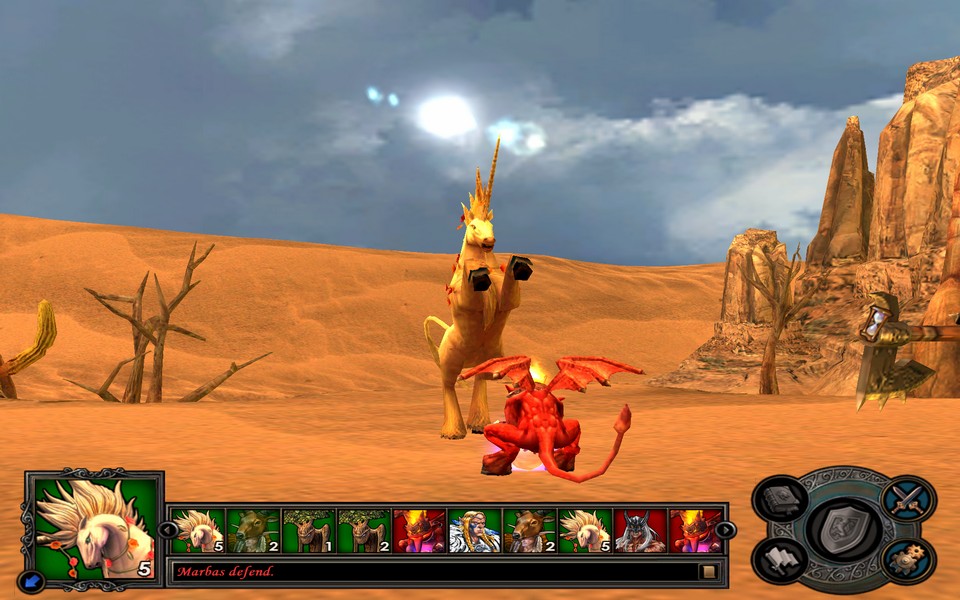Select the treant portrait with stack count 1
This screenshot has height=600, width=960.
(x=307, y=531)
